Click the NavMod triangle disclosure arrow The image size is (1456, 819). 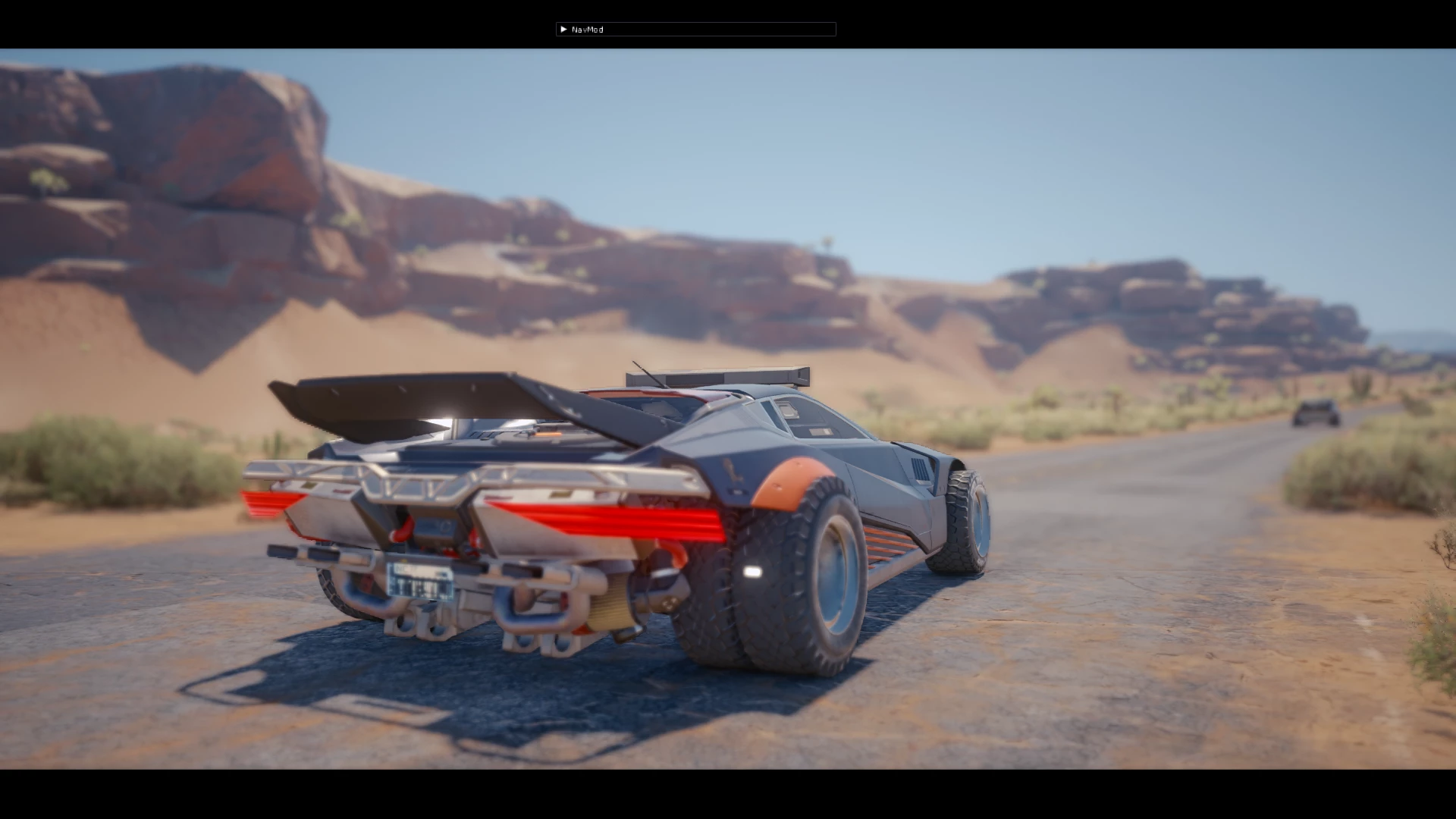click(563, 29)
